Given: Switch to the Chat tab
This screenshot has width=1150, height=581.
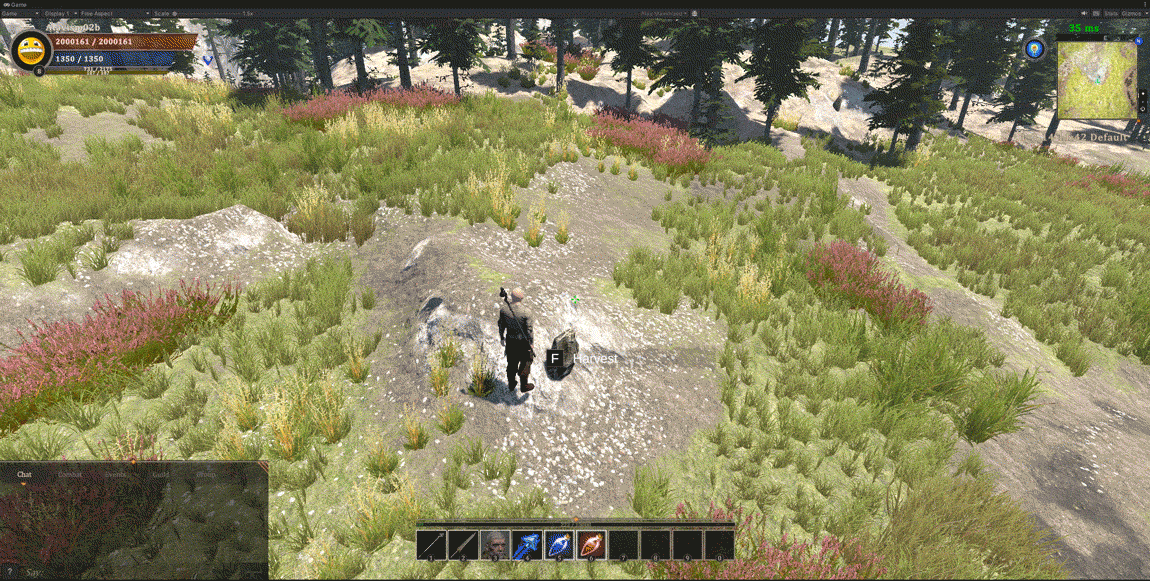Looking at the screenshot, I should pos(25,475).
